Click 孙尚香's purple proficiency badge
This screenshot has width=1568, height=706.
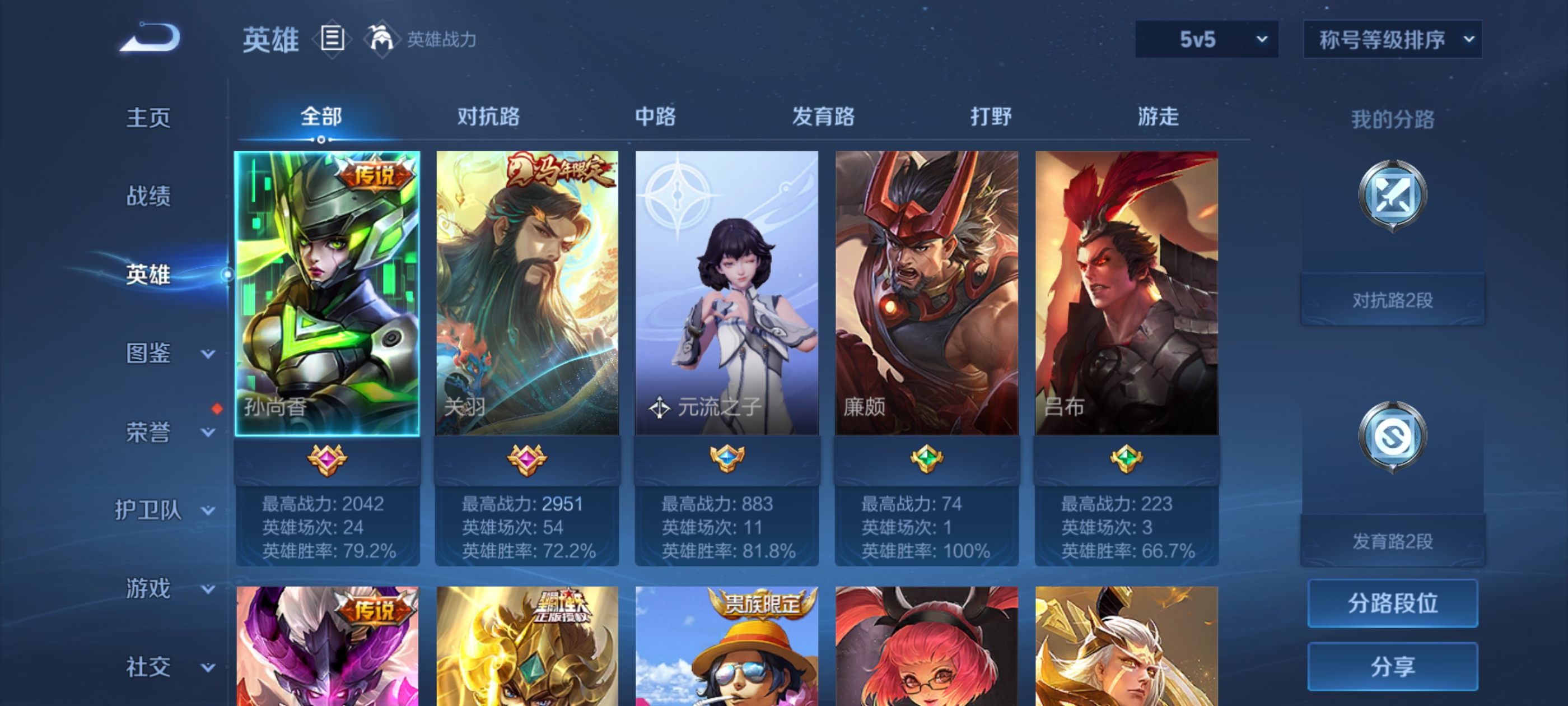pyautogui.click(x=328, y=461)
